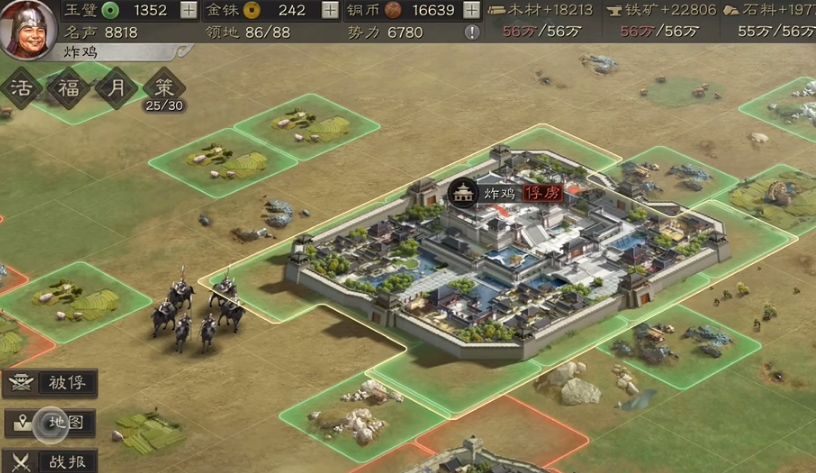
Task: Show 势力 details via the exclamation icon
Action: coord(472,32)
